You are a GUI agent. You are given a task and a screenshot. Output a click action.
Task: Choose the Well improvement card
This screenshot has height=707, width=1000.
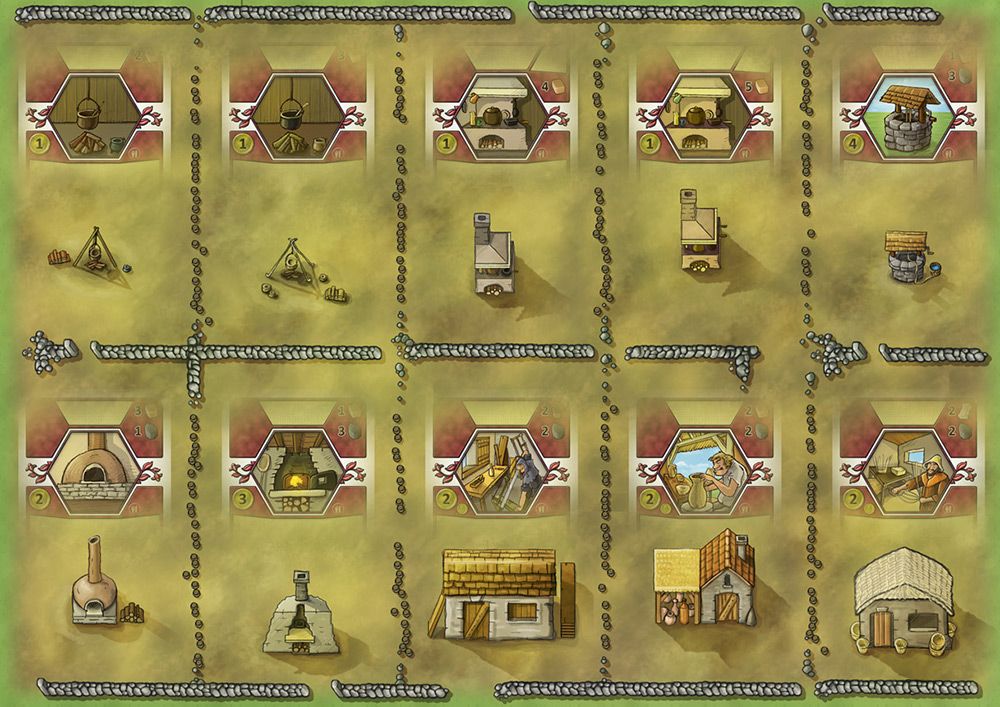[908, 115]
